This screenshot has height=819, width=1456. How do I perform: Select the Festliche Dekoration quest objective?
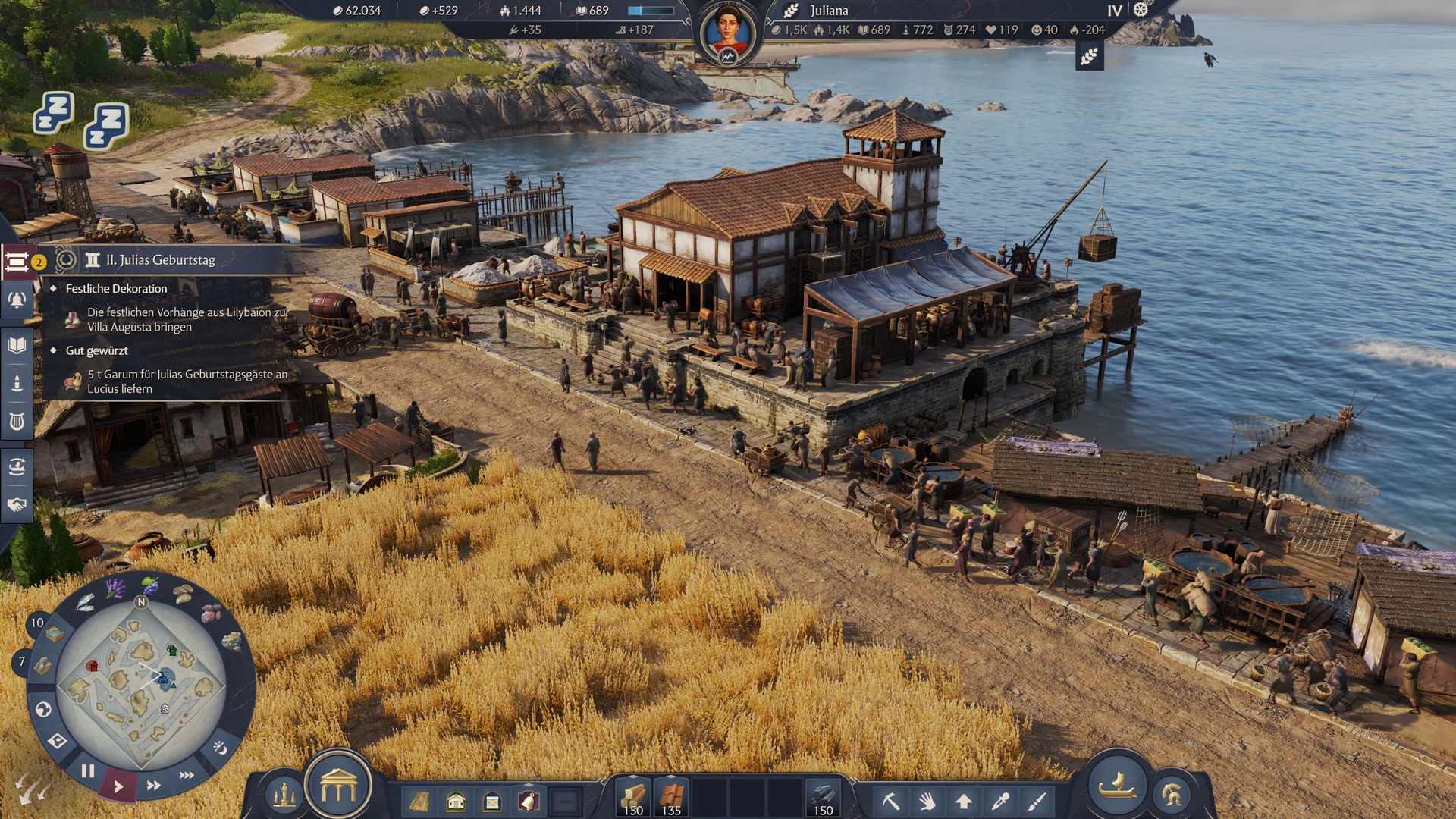116,288
